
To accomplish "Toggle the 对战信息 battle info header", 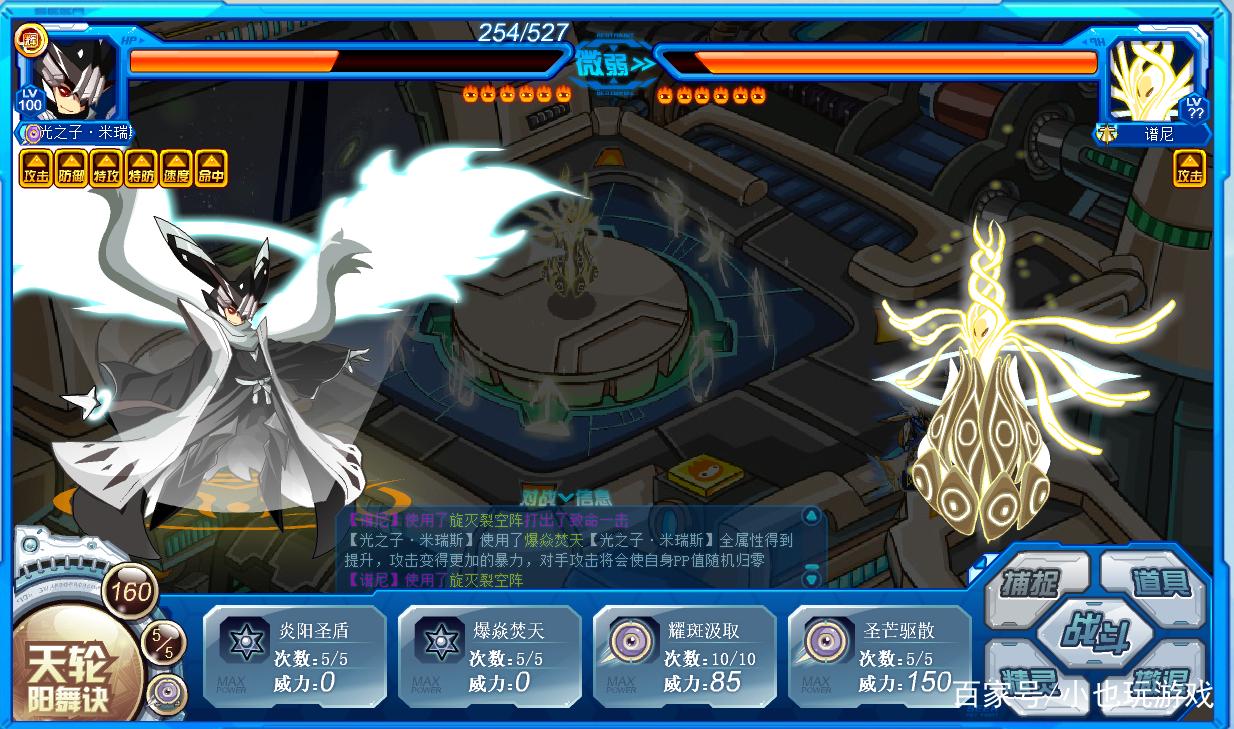I will point(566,497).
